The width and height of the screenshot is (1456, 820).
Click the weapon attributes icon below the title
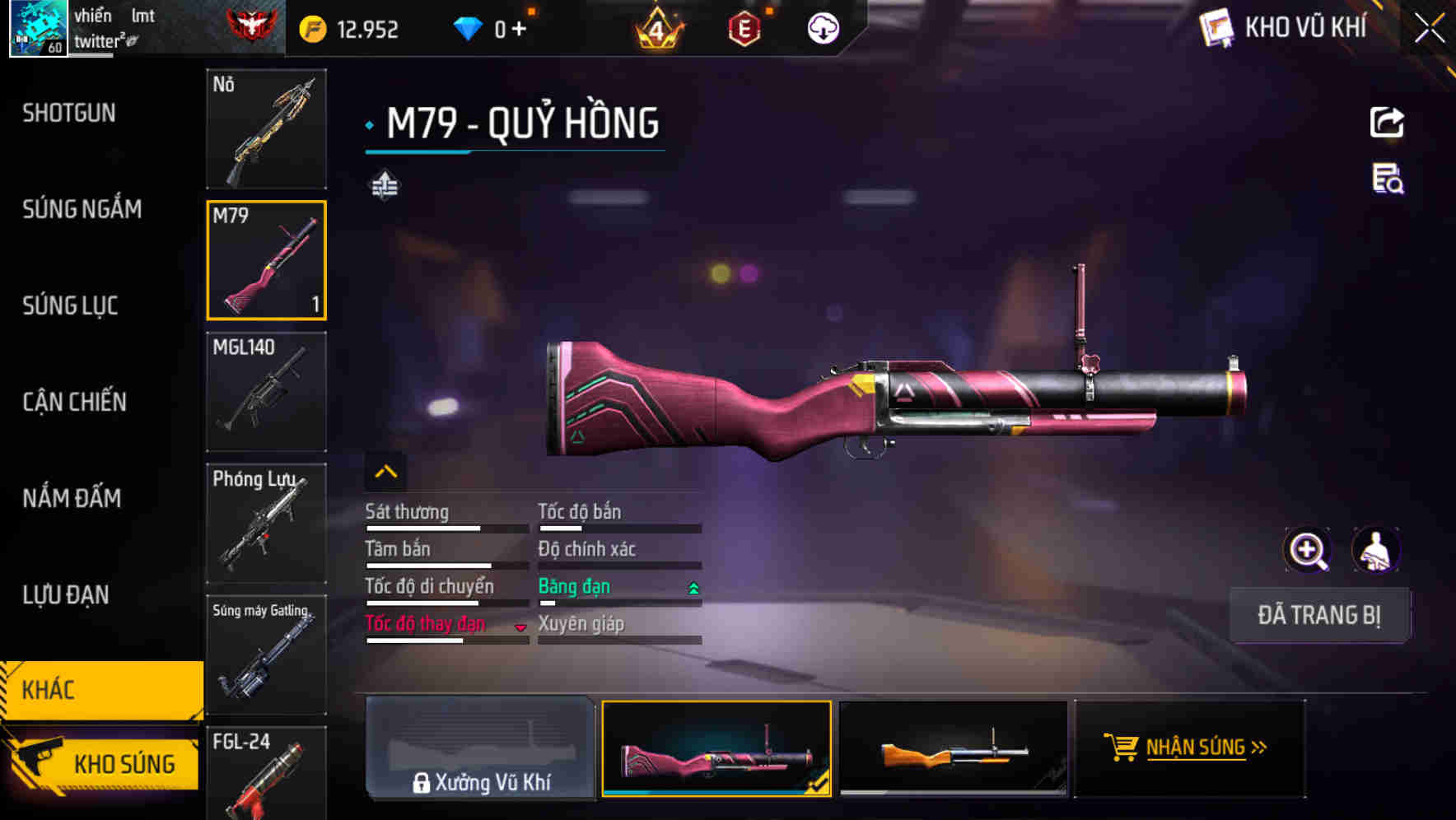click(385, 185)
